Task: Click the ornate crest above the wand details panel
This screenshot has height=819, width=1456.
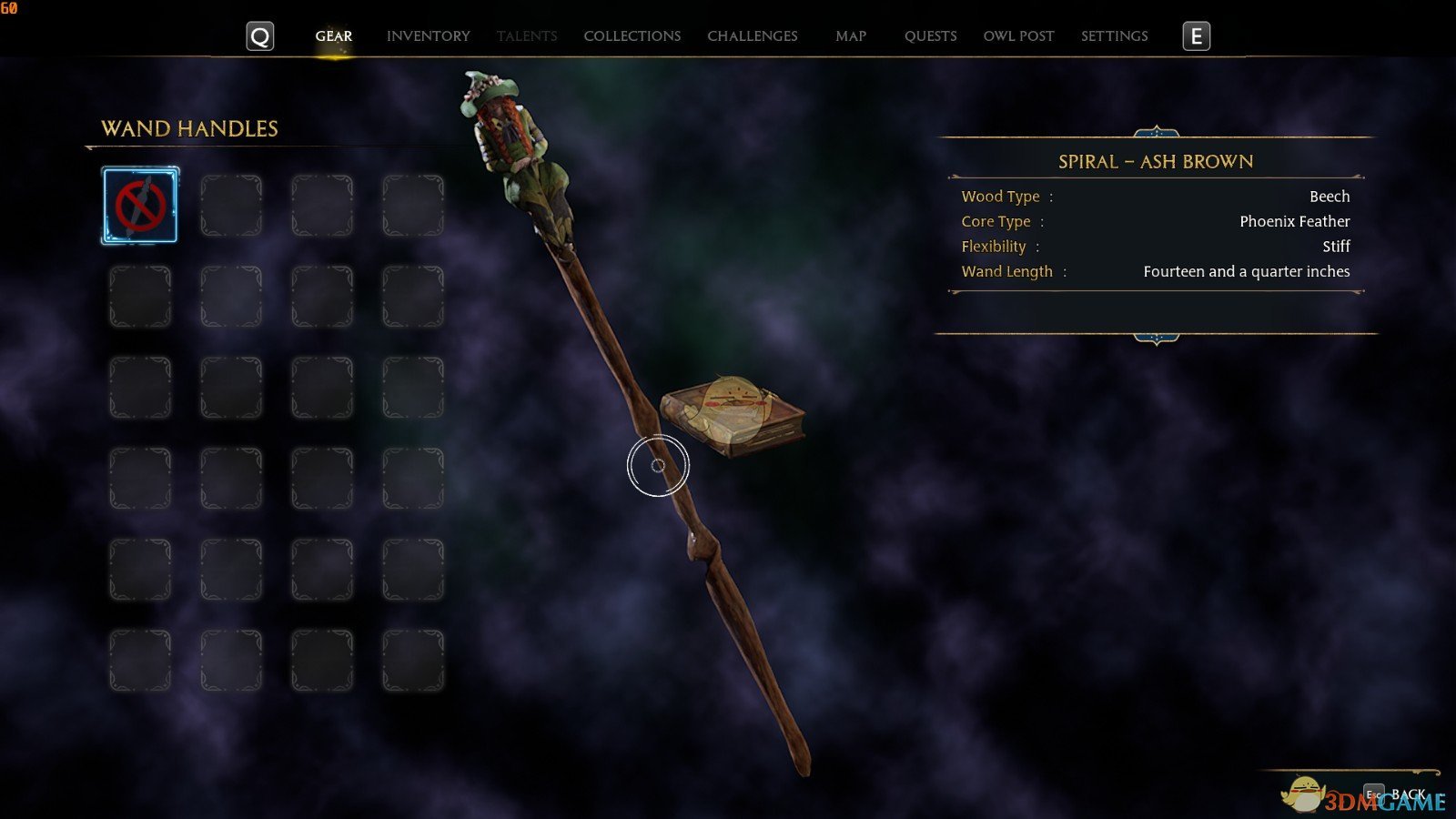Action: coord(1156,129)
